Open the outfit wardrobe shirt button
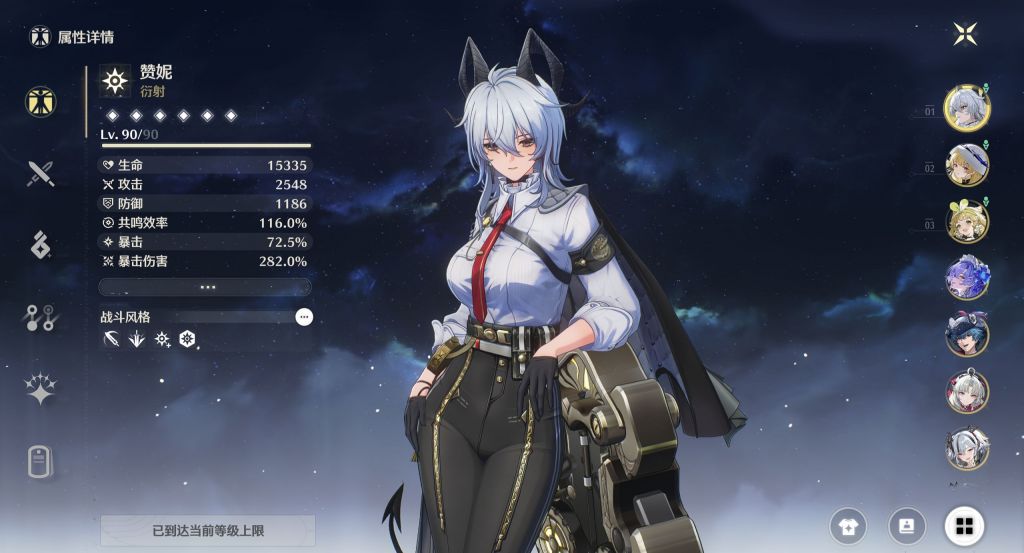This screenshot has width=1024, height=553. point(849,525)
